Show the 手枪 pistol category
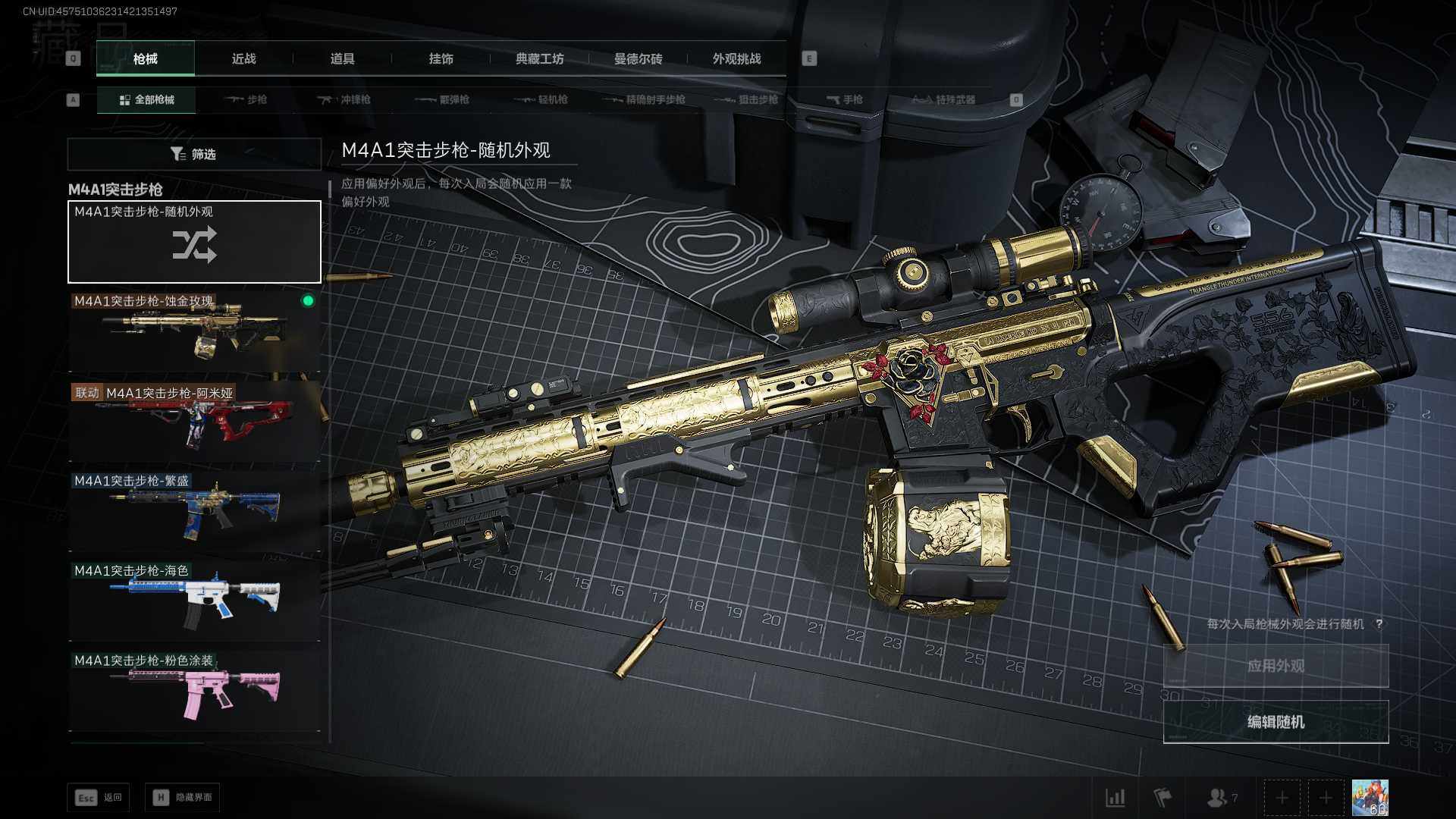 point(845,99)
